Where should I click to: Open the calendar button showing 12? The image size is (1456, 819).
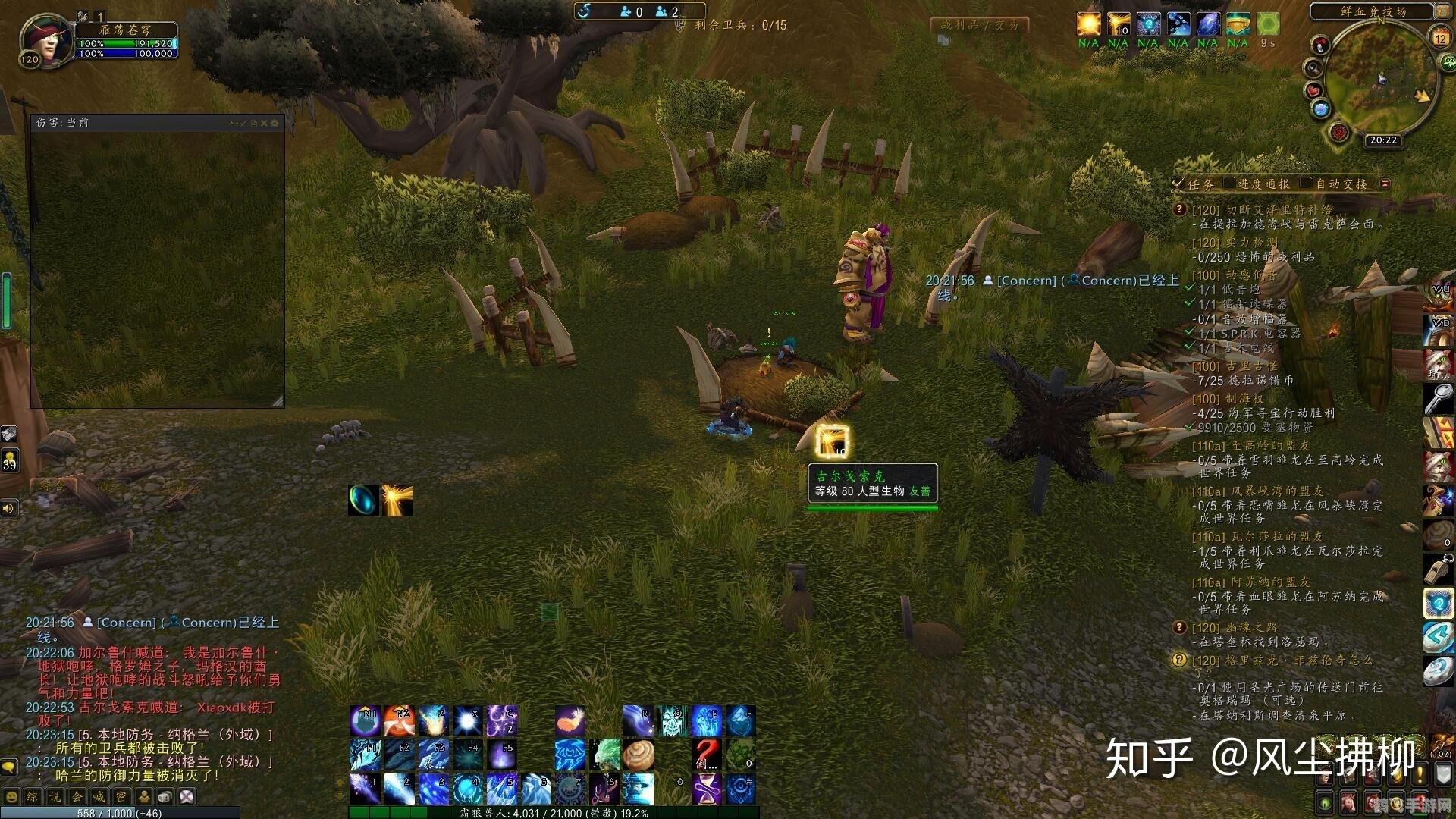tap(1440, 37)
